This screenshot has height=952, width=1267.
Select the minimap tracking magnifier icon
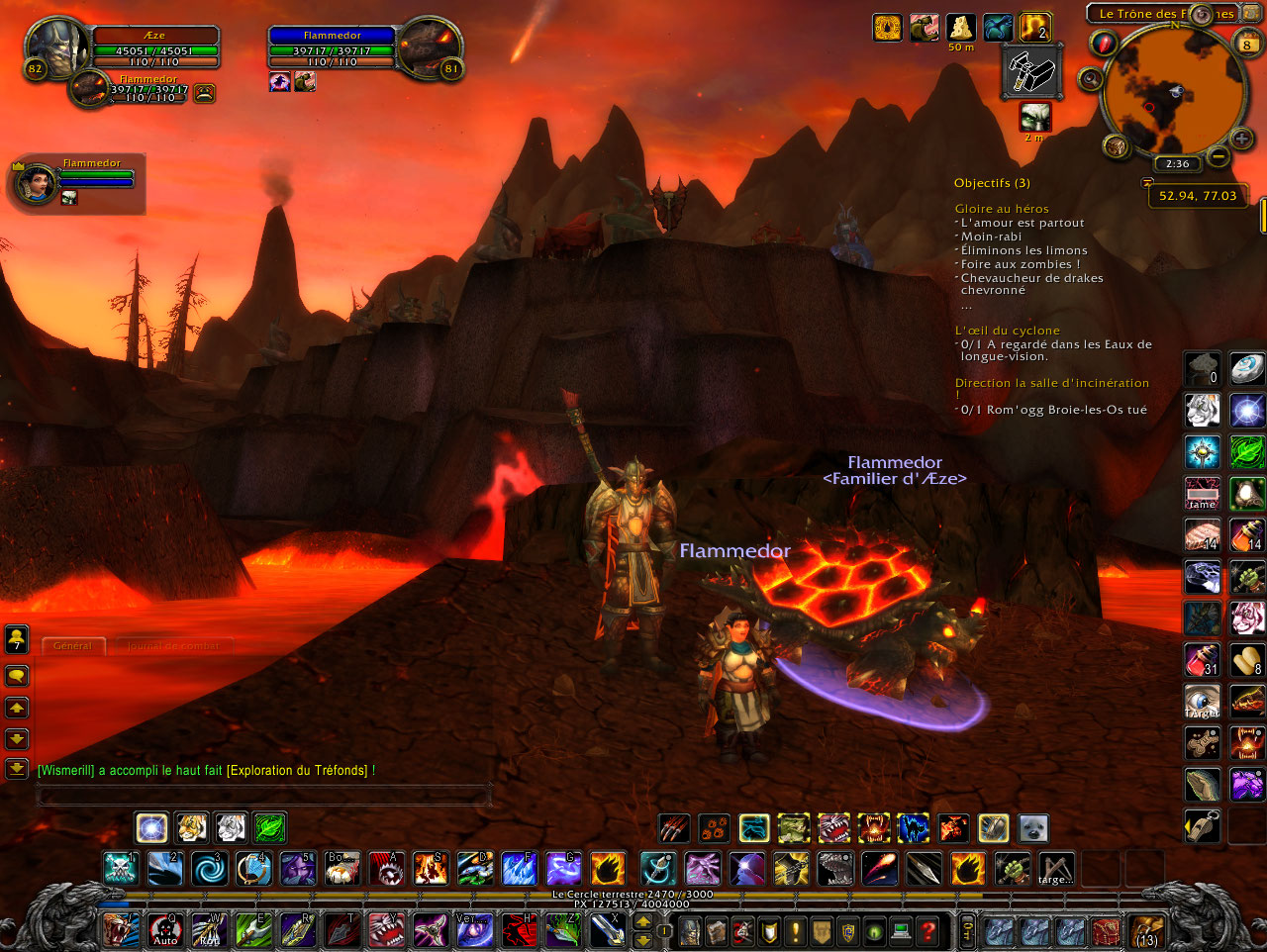[1090, 77]
